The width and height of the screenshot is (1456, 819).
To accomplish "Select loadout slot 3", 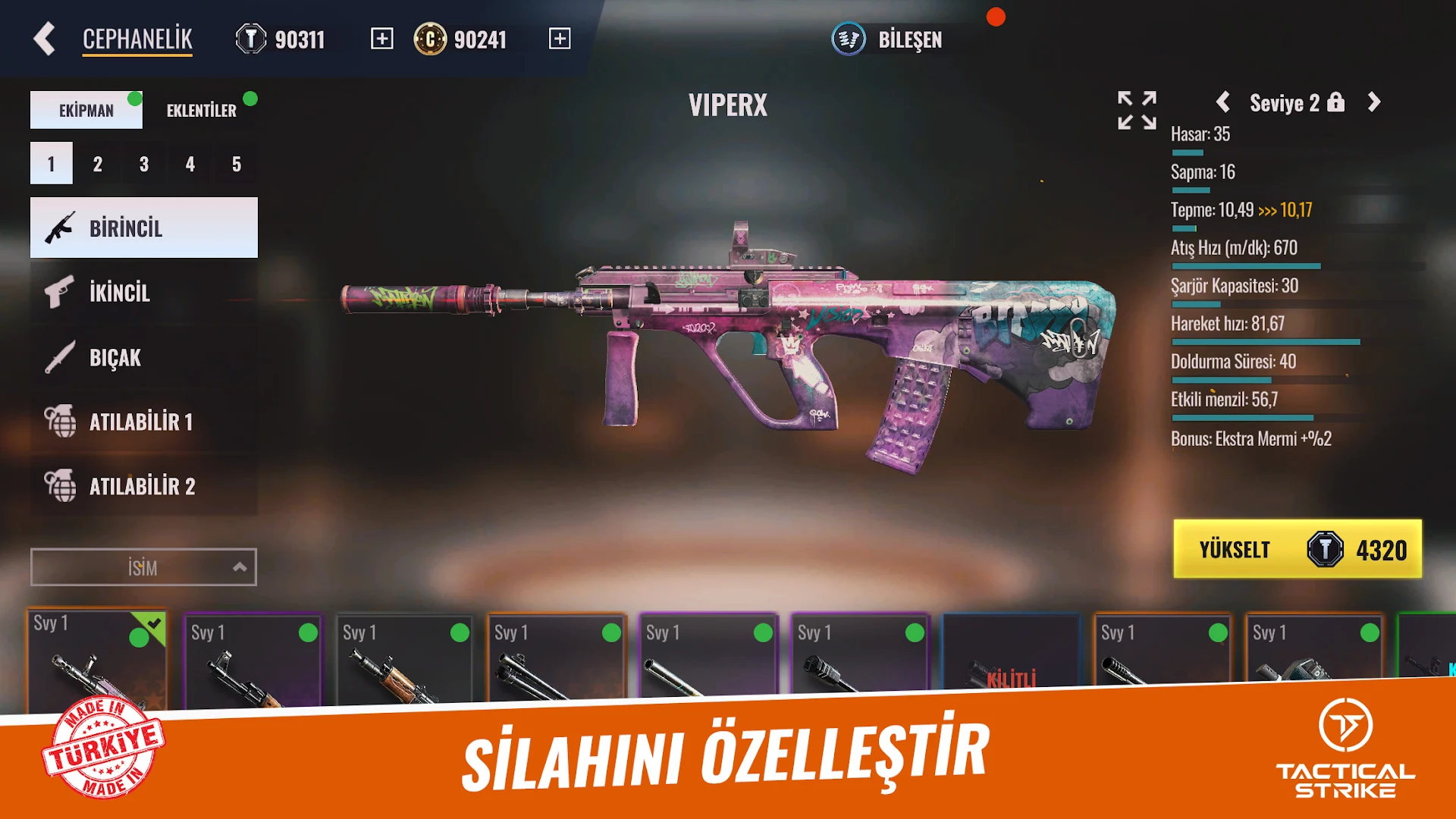I will 143,162.
